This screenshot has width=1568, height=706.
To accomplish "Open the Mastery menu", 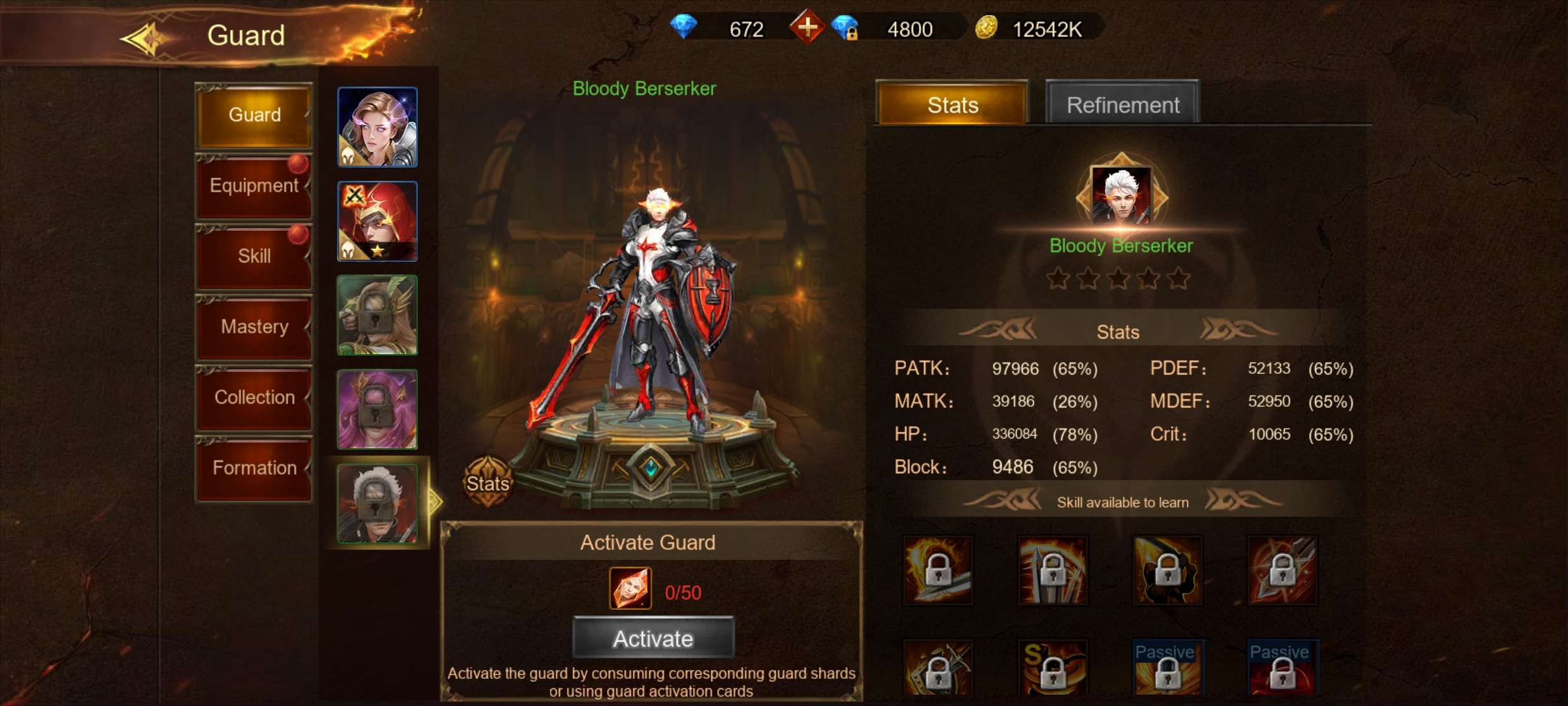I will (254, 327).
